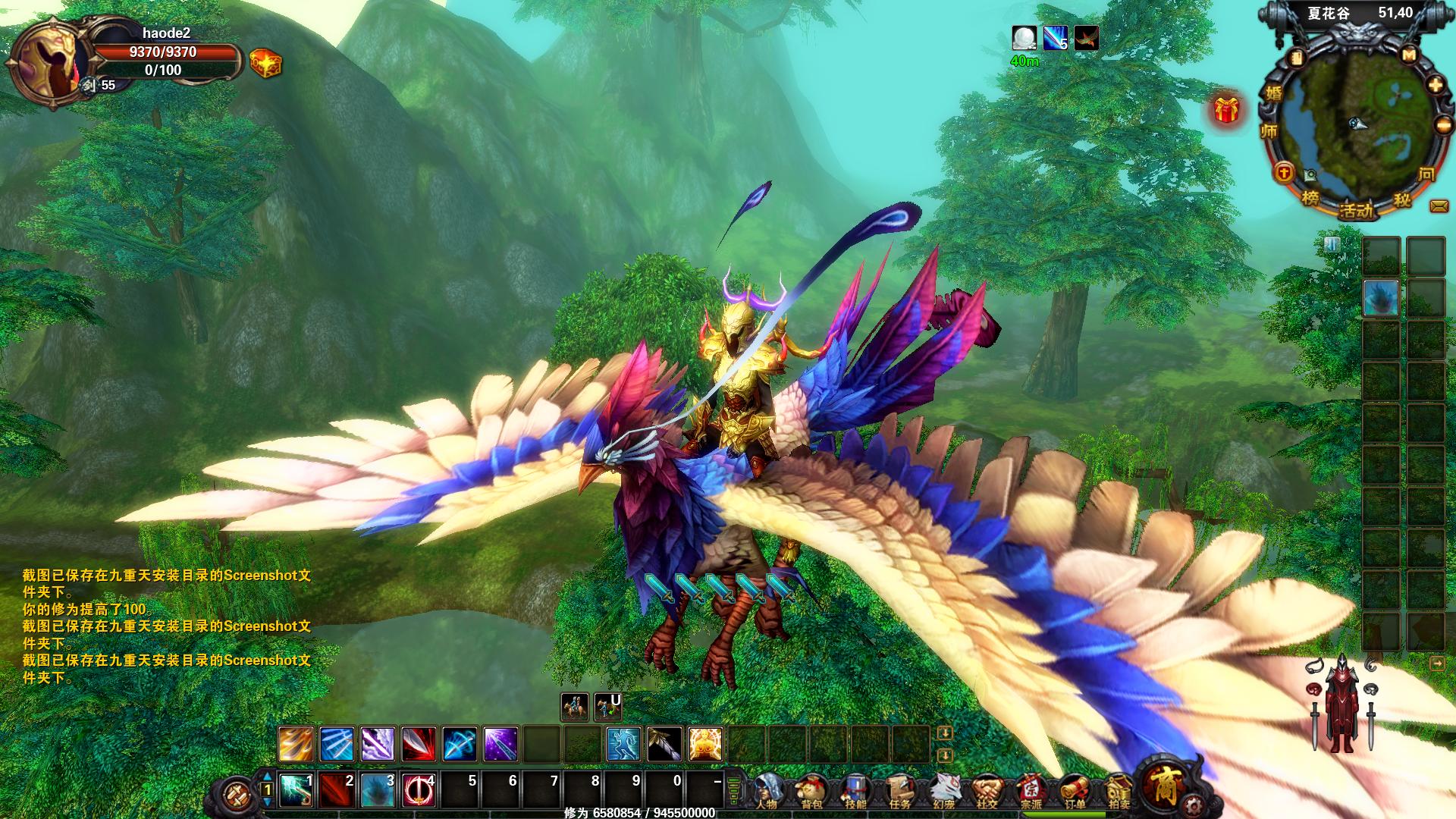Open the 背包 backpack inventory
The height and width of the screenshot is (819, 1456).
pos(811,792)
